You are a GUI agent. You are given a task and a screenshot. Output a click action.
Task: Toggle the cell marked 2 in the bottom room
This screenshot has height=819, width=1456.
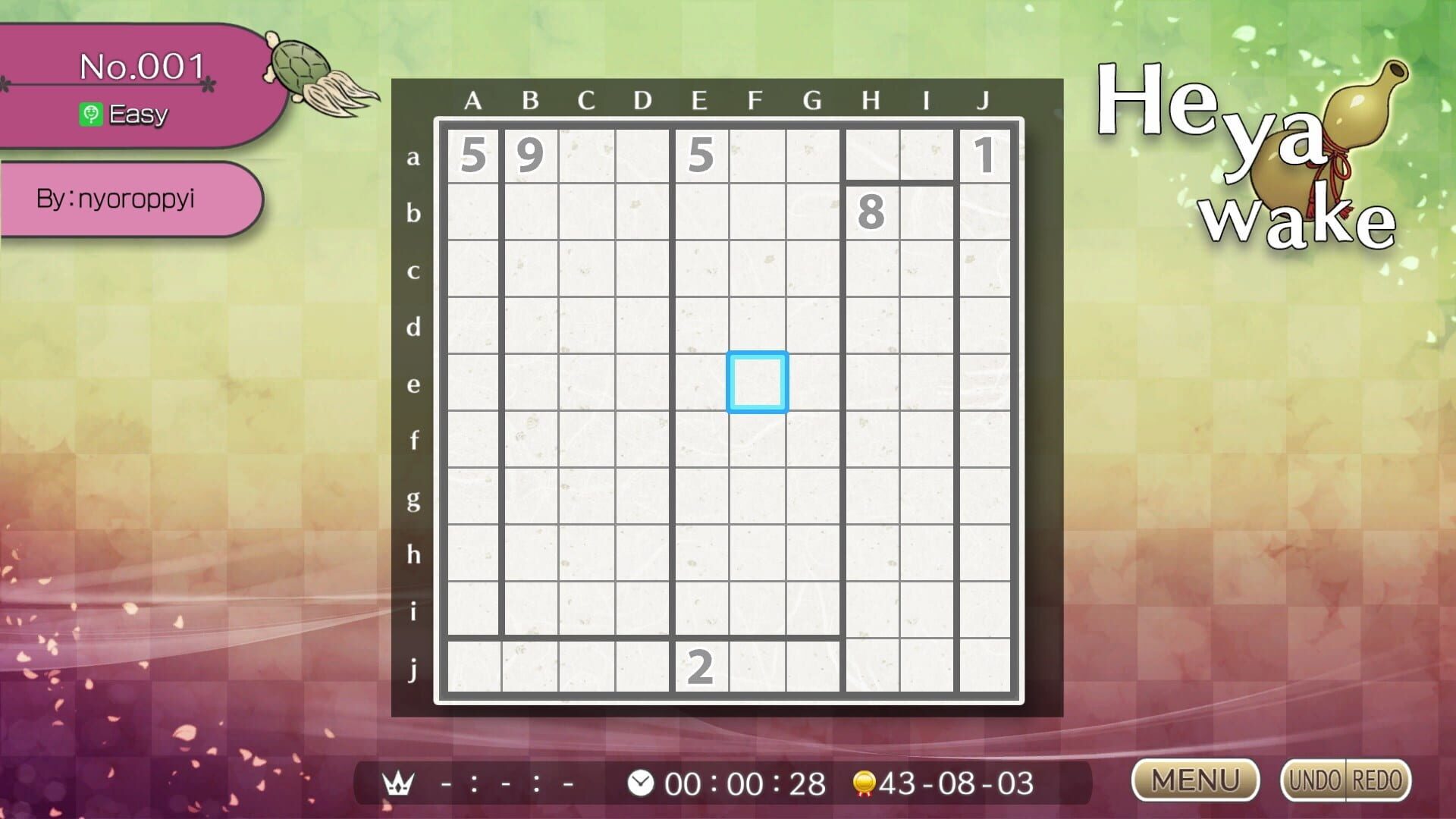click(x=700, y=666)
